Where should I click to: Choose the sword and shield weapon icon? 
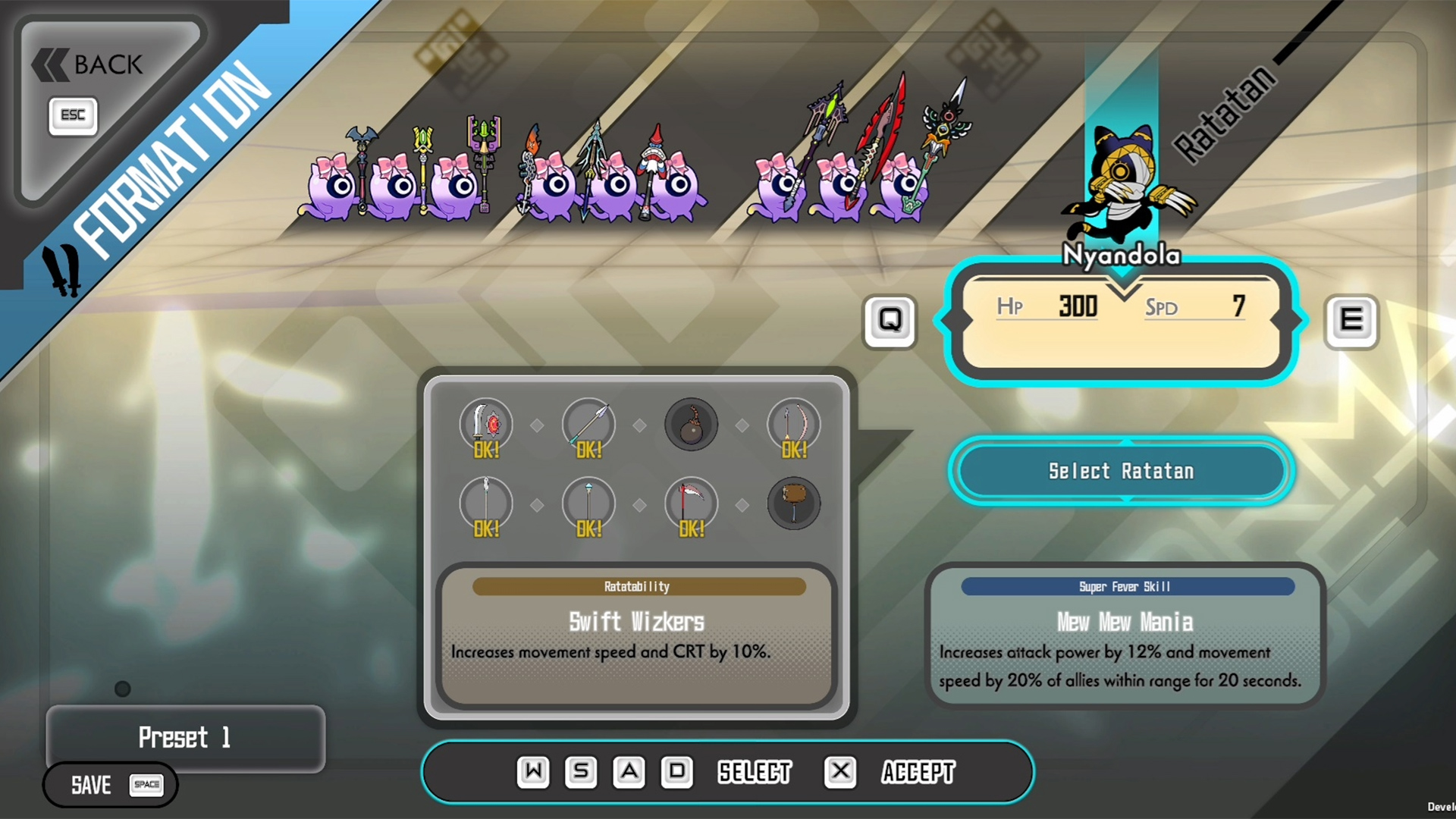pos(486,425)
